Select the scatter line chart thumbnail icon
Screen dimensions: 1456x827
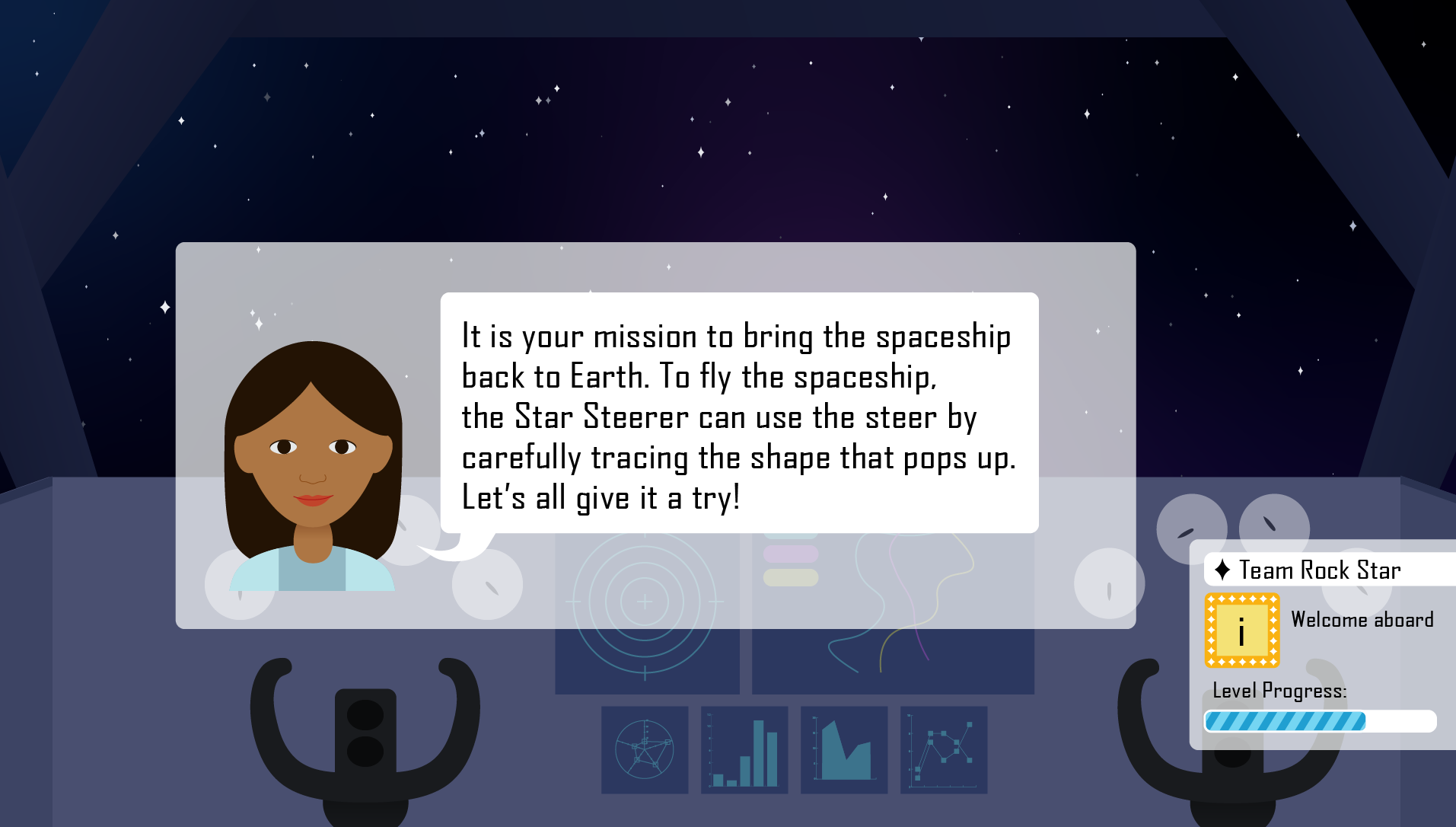tap(944, 750)
